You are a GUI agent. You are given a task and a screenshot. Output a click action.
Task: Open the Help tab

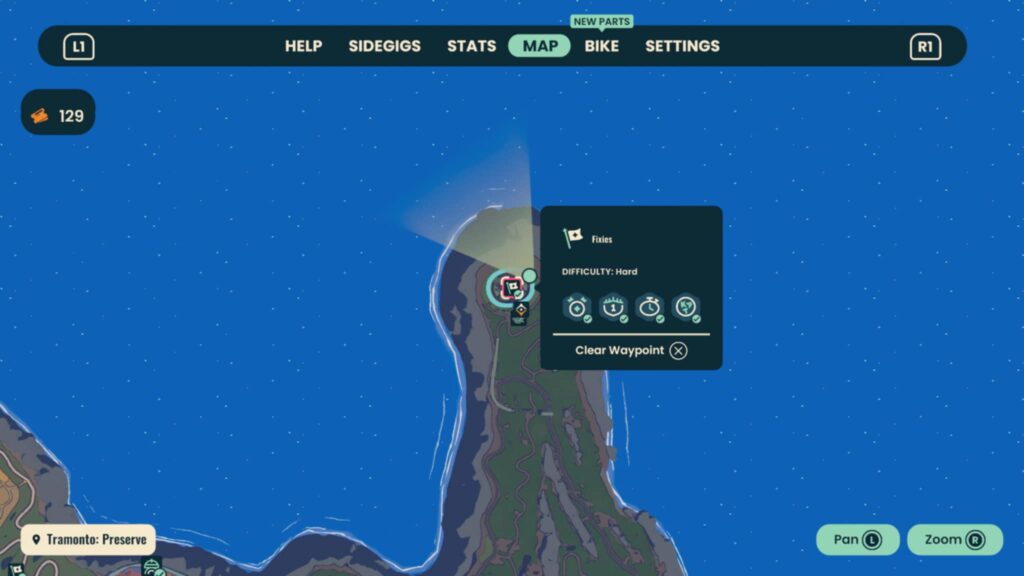(303, 46)
